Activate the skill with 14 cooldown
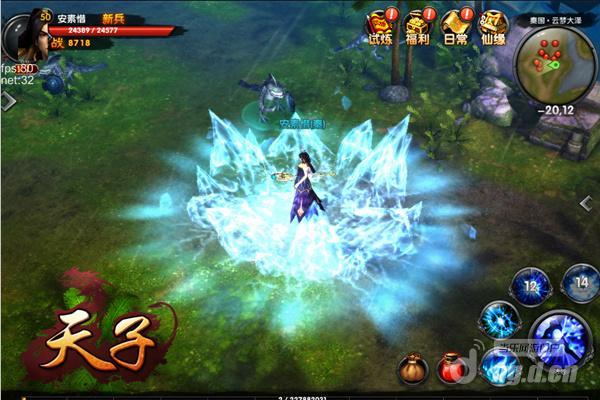 pos(580,282)
